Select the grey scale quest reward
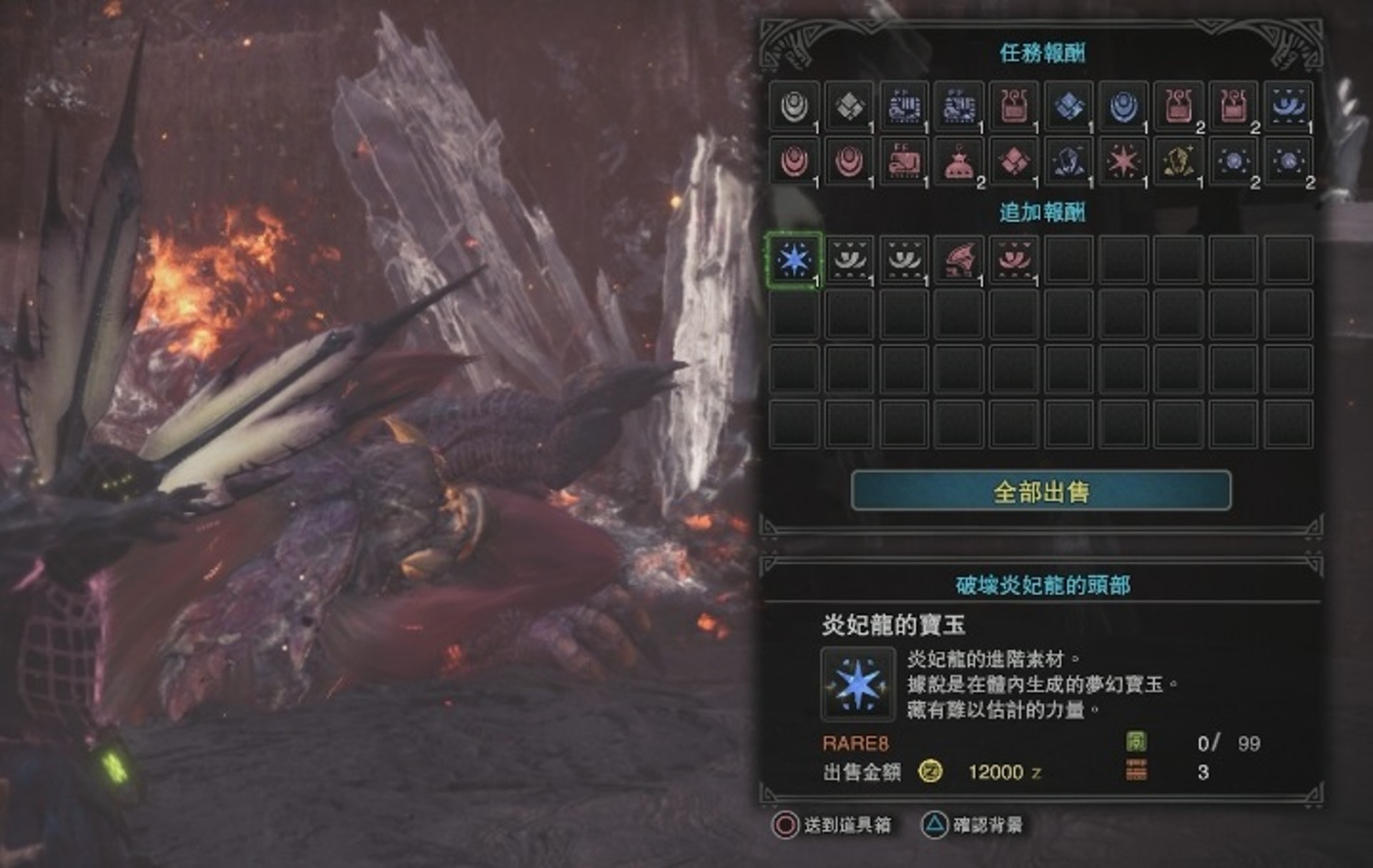Viewport: 1373px width, 868px height. click(794, 107)
